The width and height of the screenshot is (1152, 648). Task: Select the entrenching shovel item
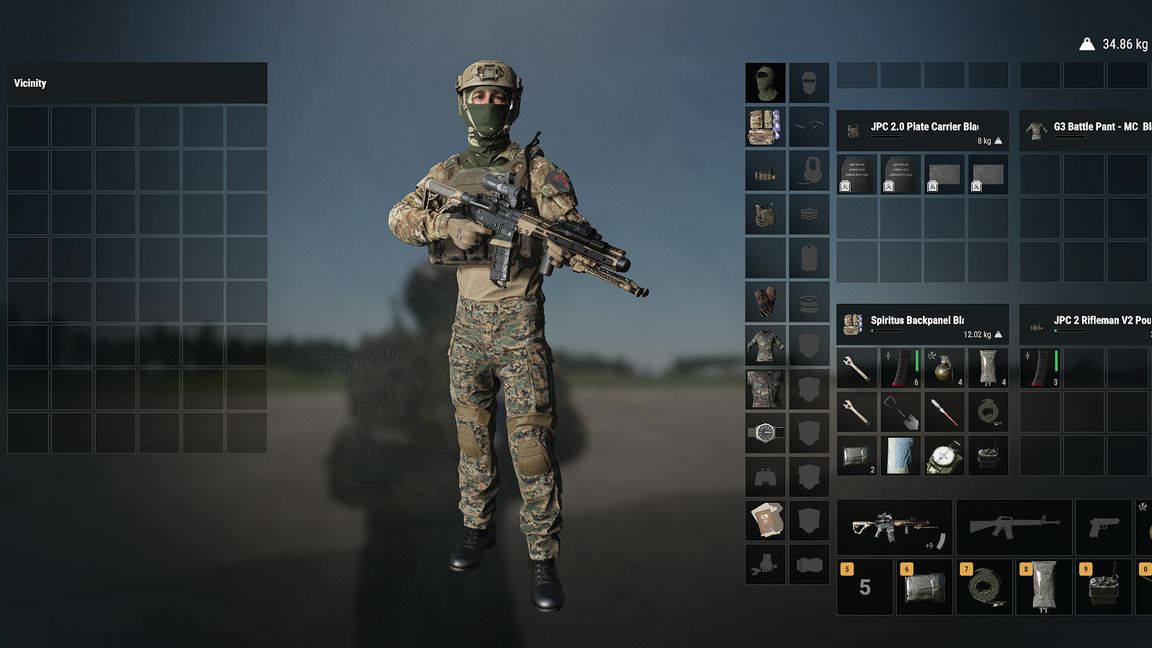coord(900,411)
